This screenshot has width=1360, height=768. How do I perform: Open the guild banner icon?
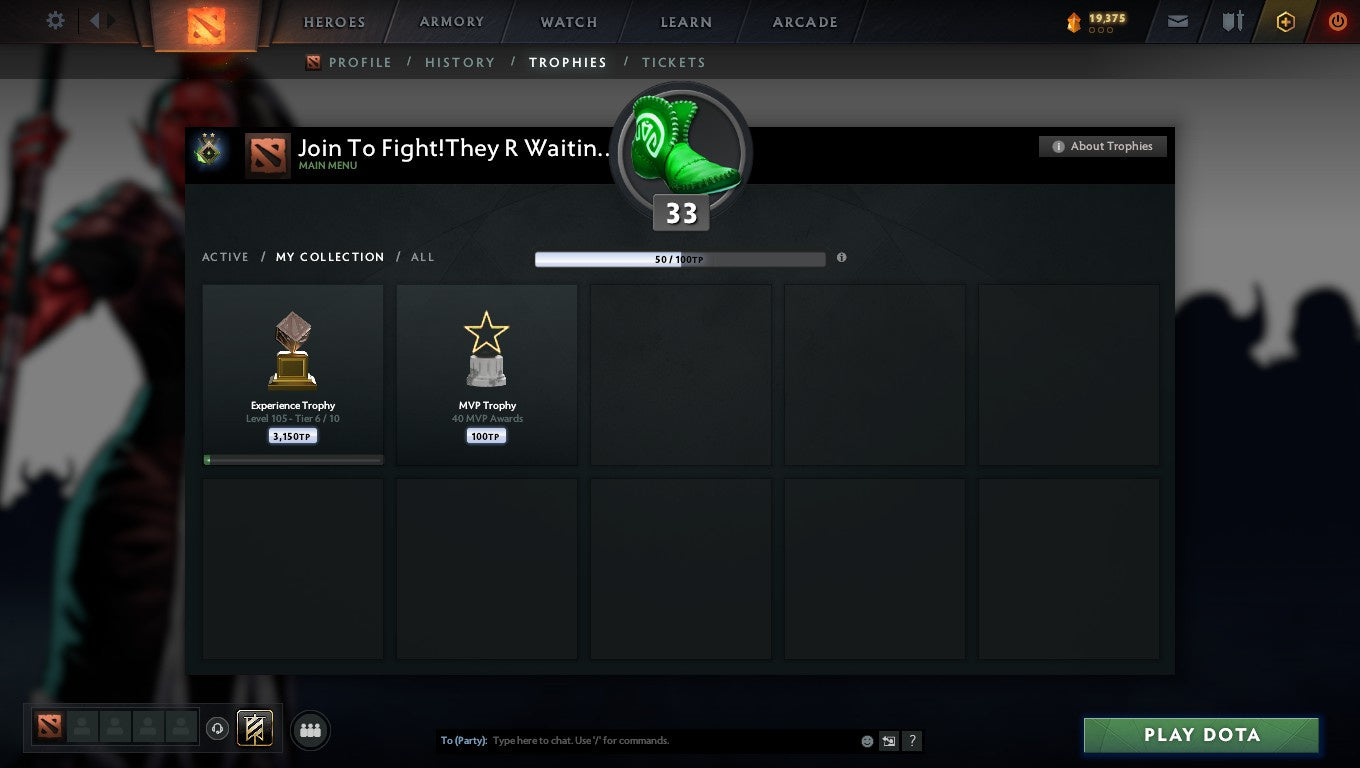(253, 729)
